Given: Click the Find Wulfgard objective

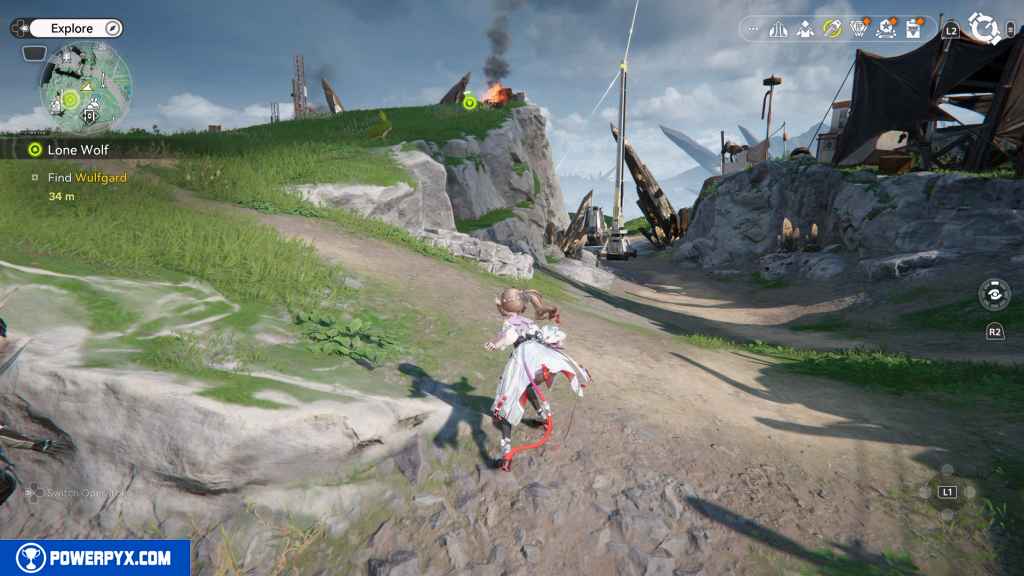Looking at the screenshot, I should click(x=87, y=178).
